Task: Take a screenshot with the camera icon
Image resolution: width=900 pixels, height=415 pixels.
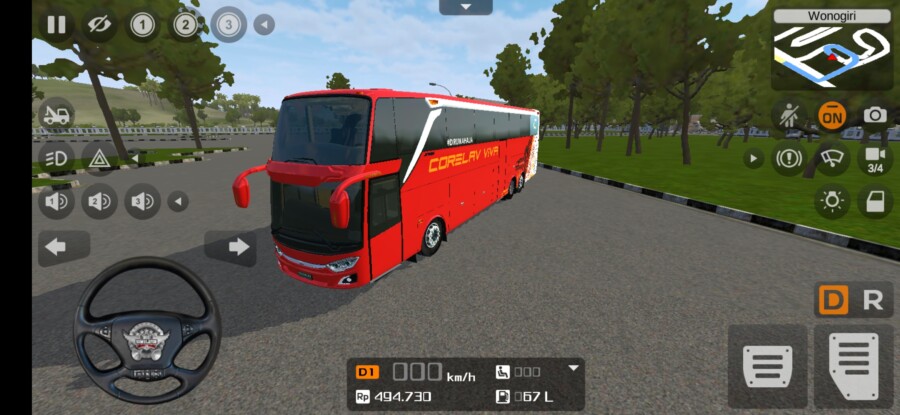Action: pyautogui.click(x=874, y=115)
